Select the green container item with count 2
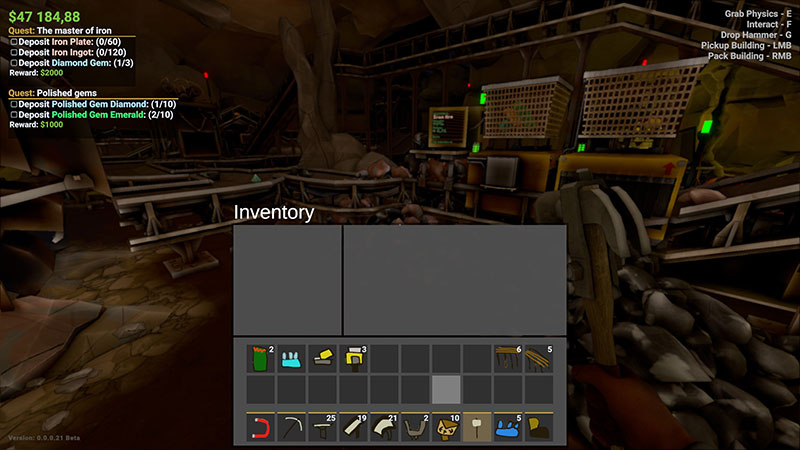 coord(261,358)
